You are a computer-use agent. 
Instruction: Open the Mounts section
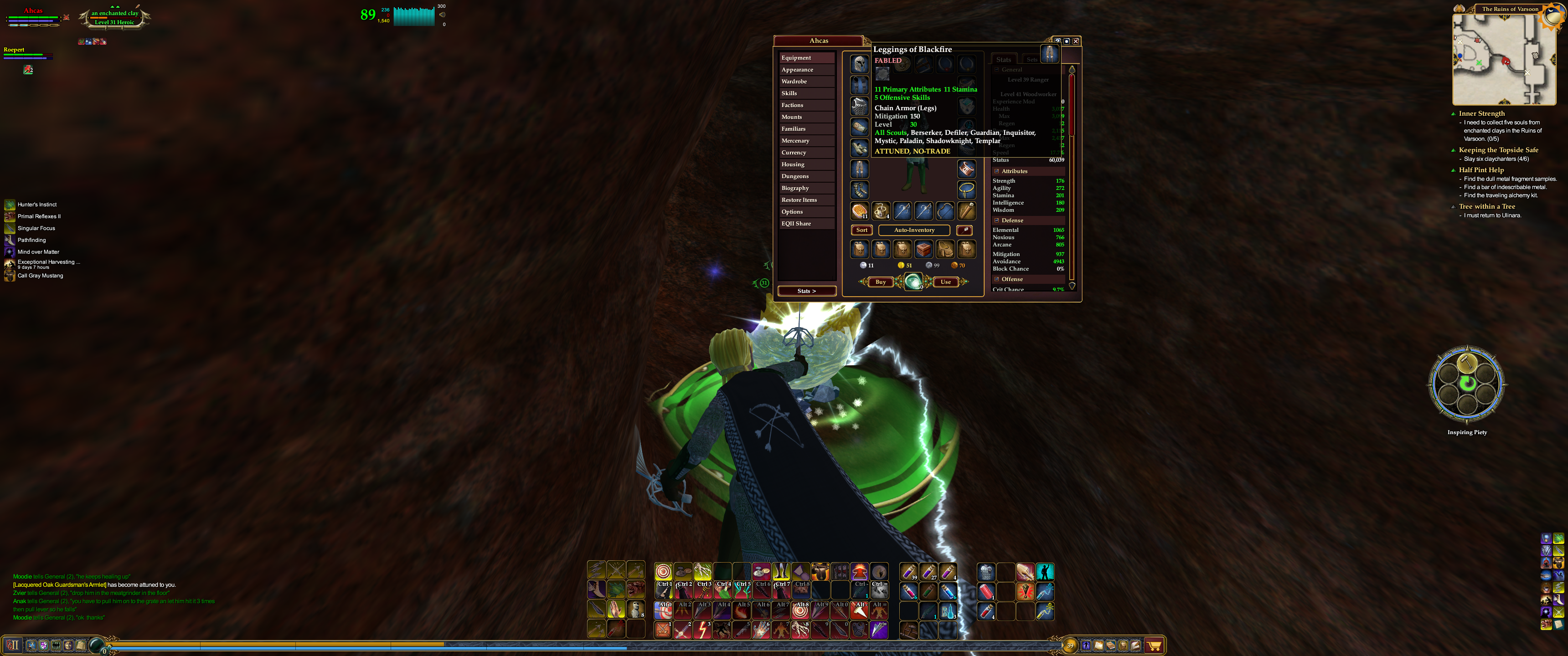(x=792, y=117)
